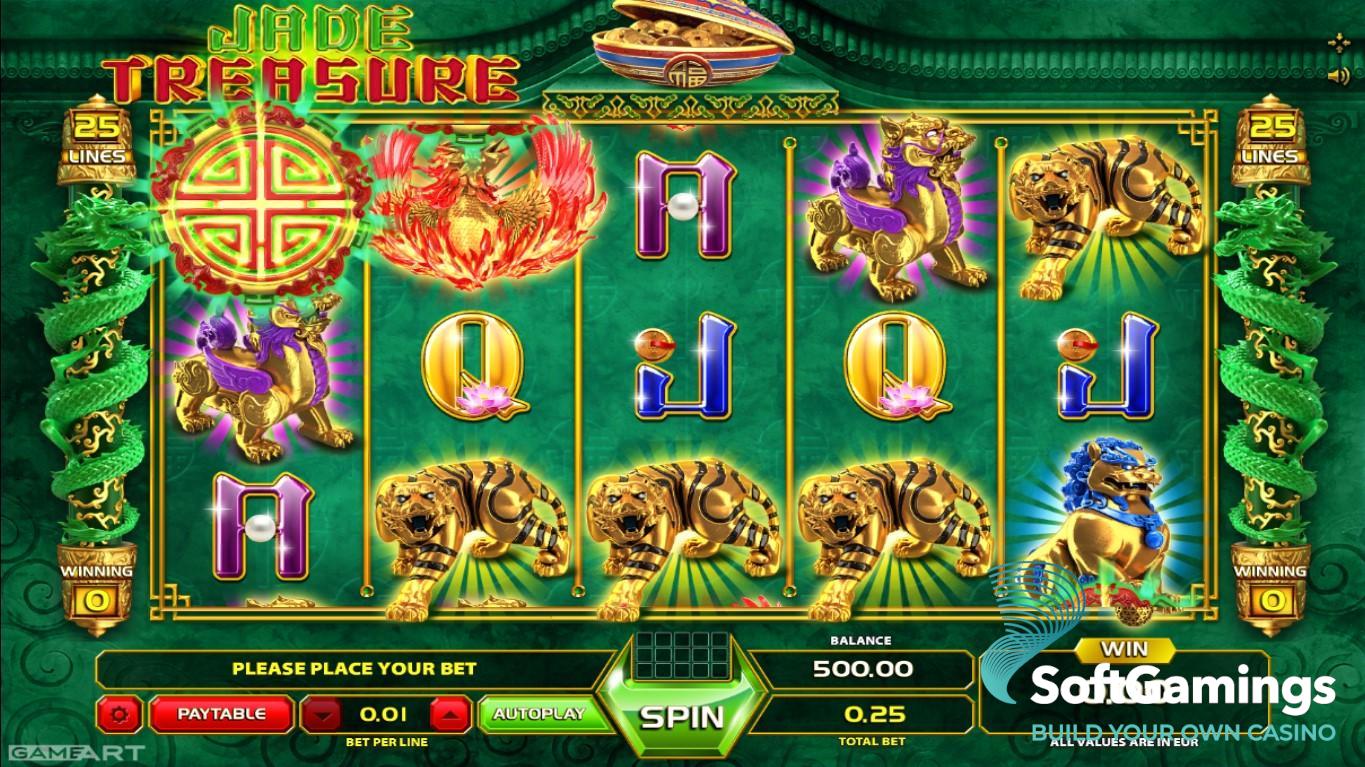Toggle the sound speaker icon
The image size is (1365, 767).
[x=1338, y=76]
